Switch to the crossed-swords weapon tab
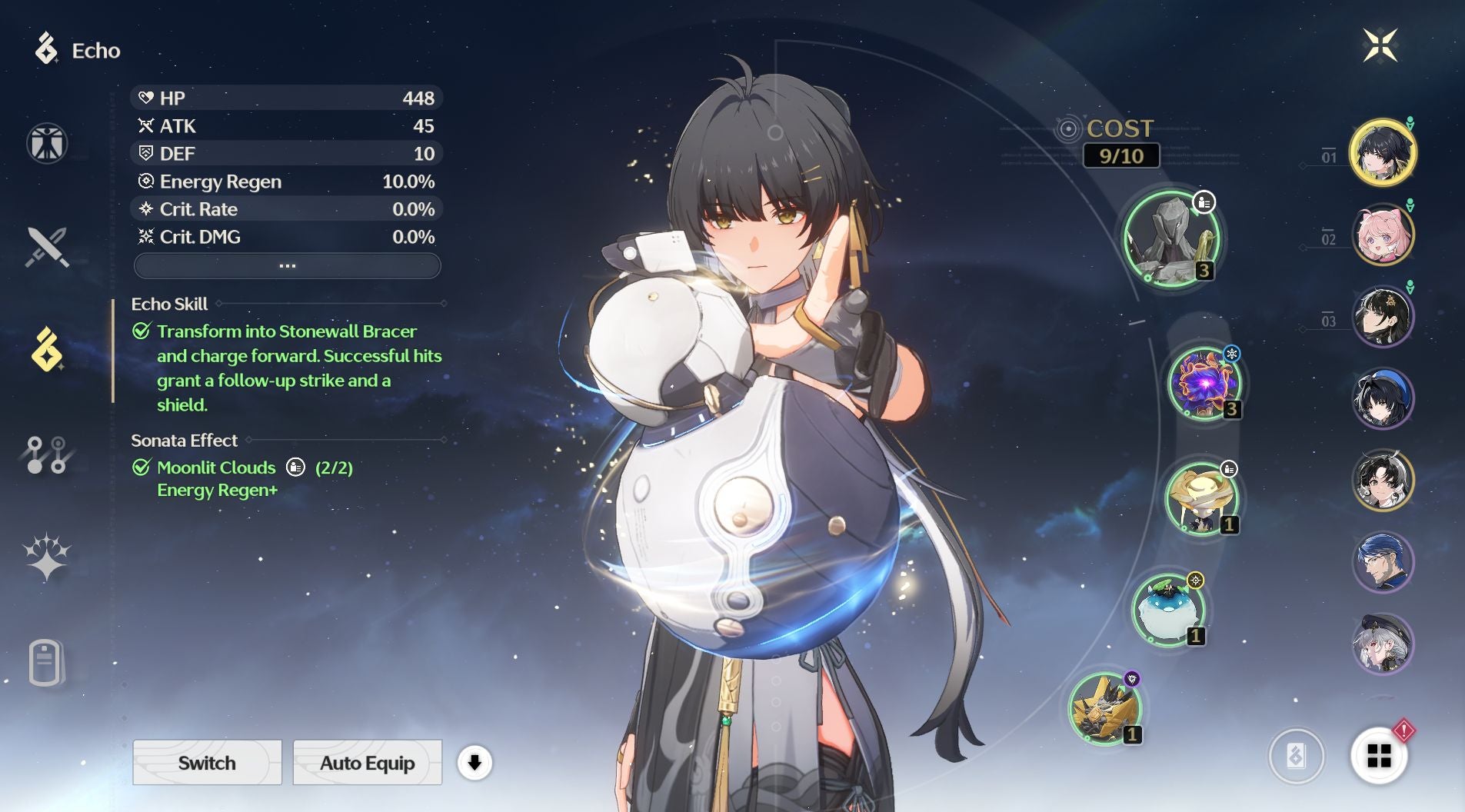Viewport: 1465px width, 812px height. (47, 247)
